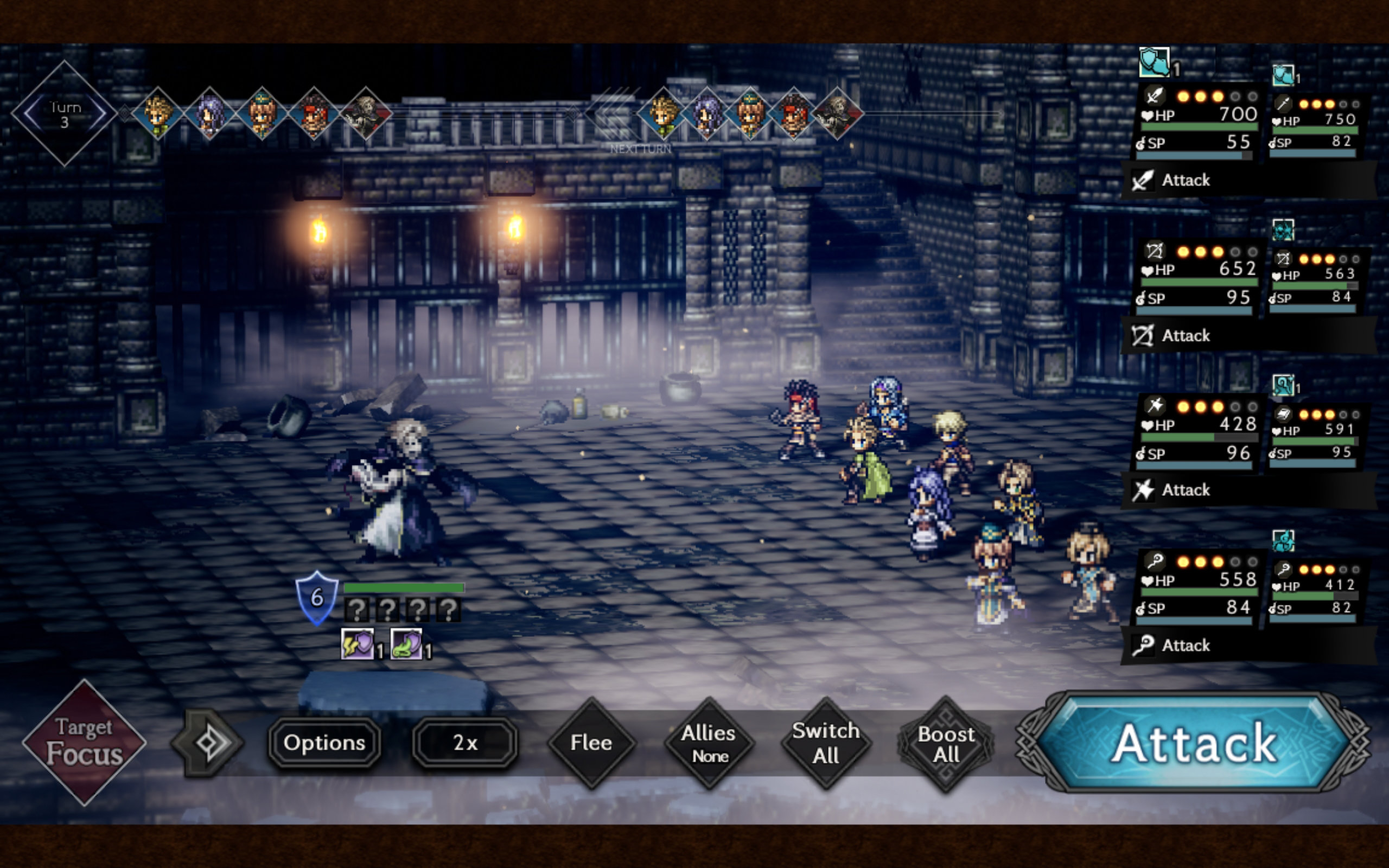This screenshot has height=868, width=1389.
Task: Click the small diamond icon beside Options
Action: coord(207,743)
